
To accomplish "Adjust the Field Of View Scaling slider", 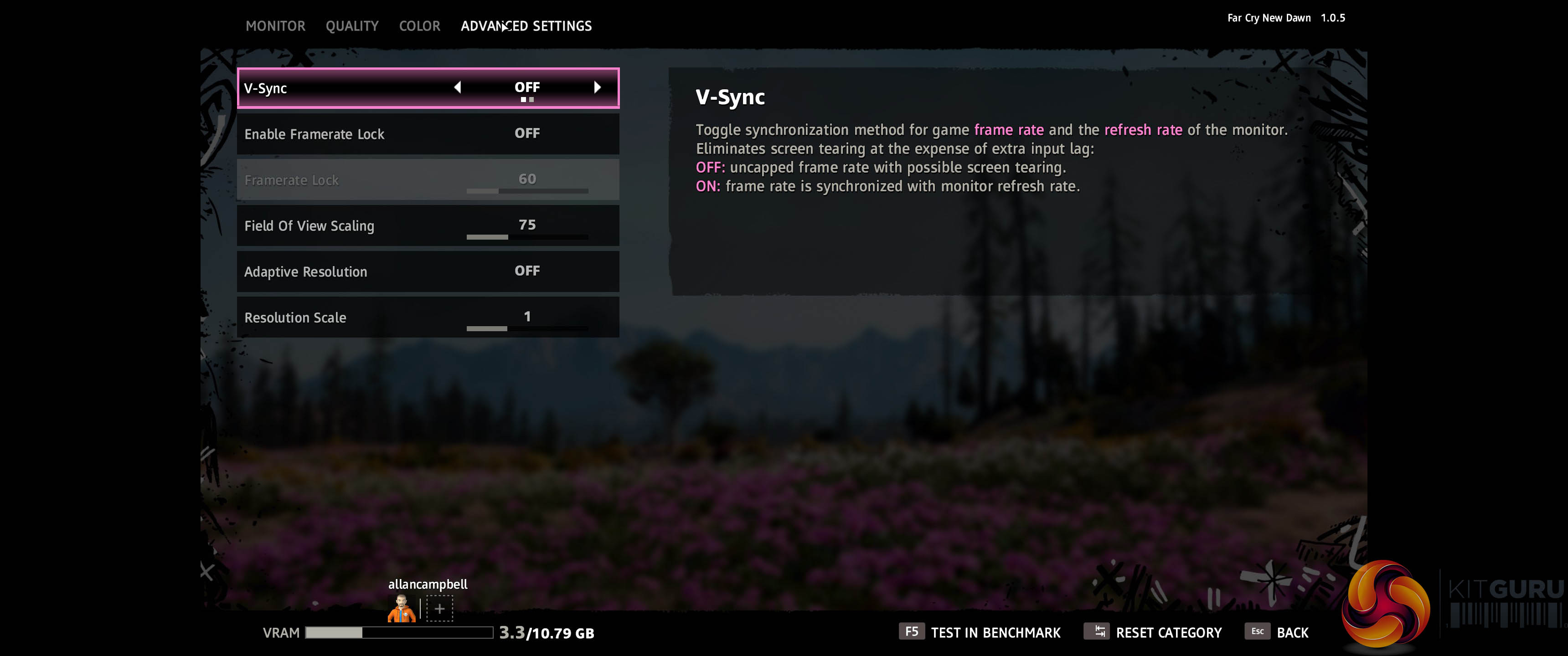I will [x=526, y=237].
